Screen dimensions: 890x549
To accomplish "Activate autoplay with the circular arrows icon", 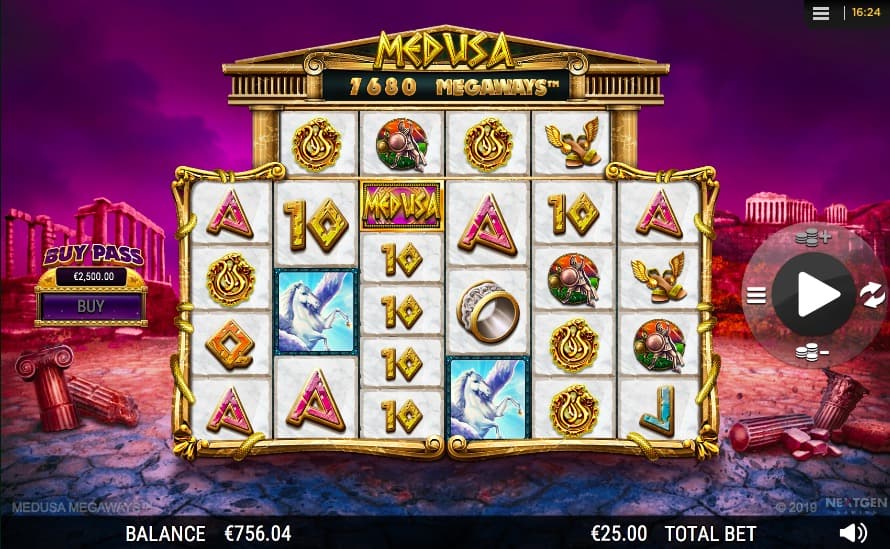I will point(871,294).
